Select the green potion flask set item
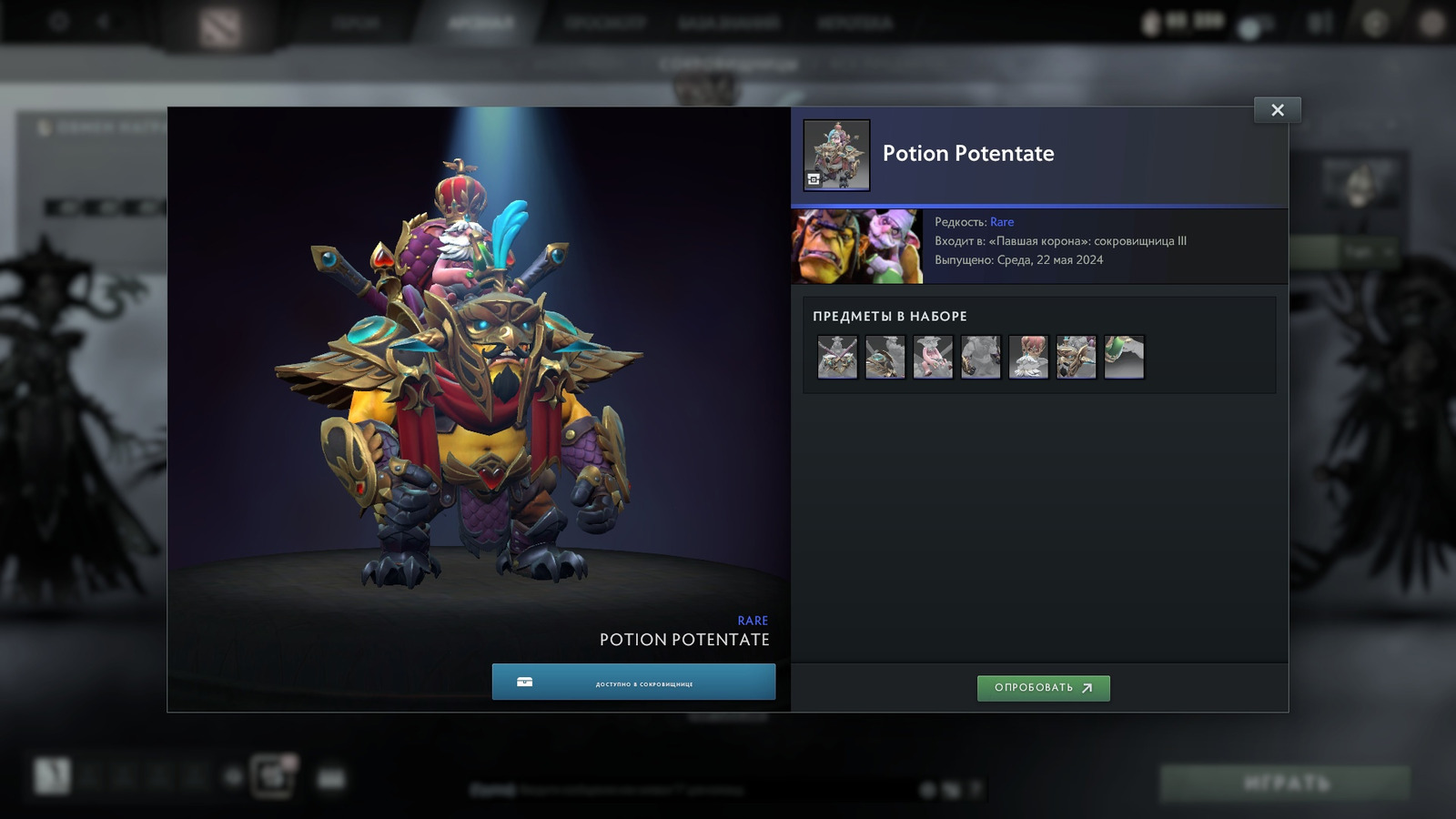 pyautogui.click(x=1124, y=357)
